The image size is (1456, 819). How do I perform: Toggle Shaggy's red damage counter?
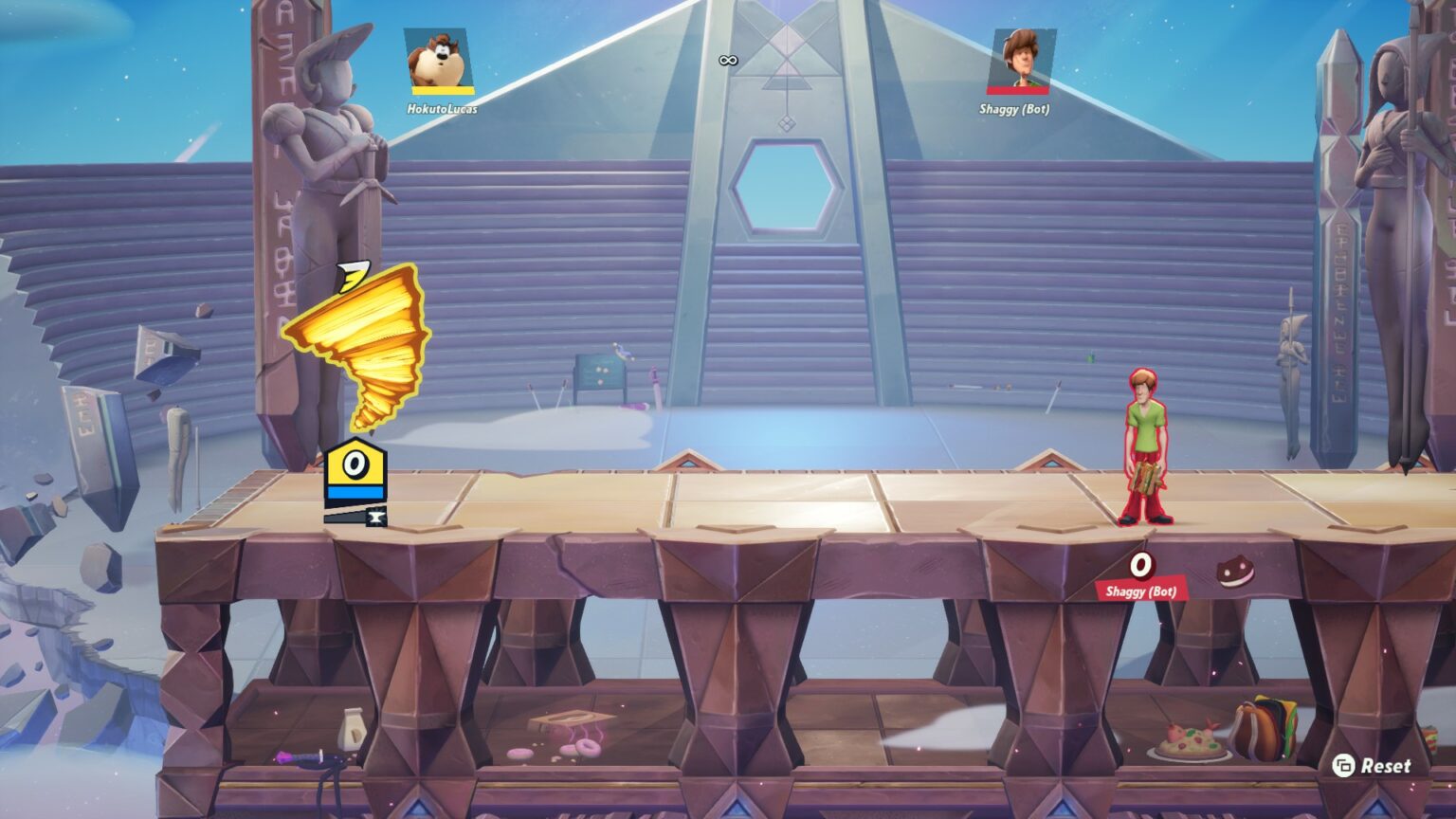pyautogui.click(x=1139, y=567)
